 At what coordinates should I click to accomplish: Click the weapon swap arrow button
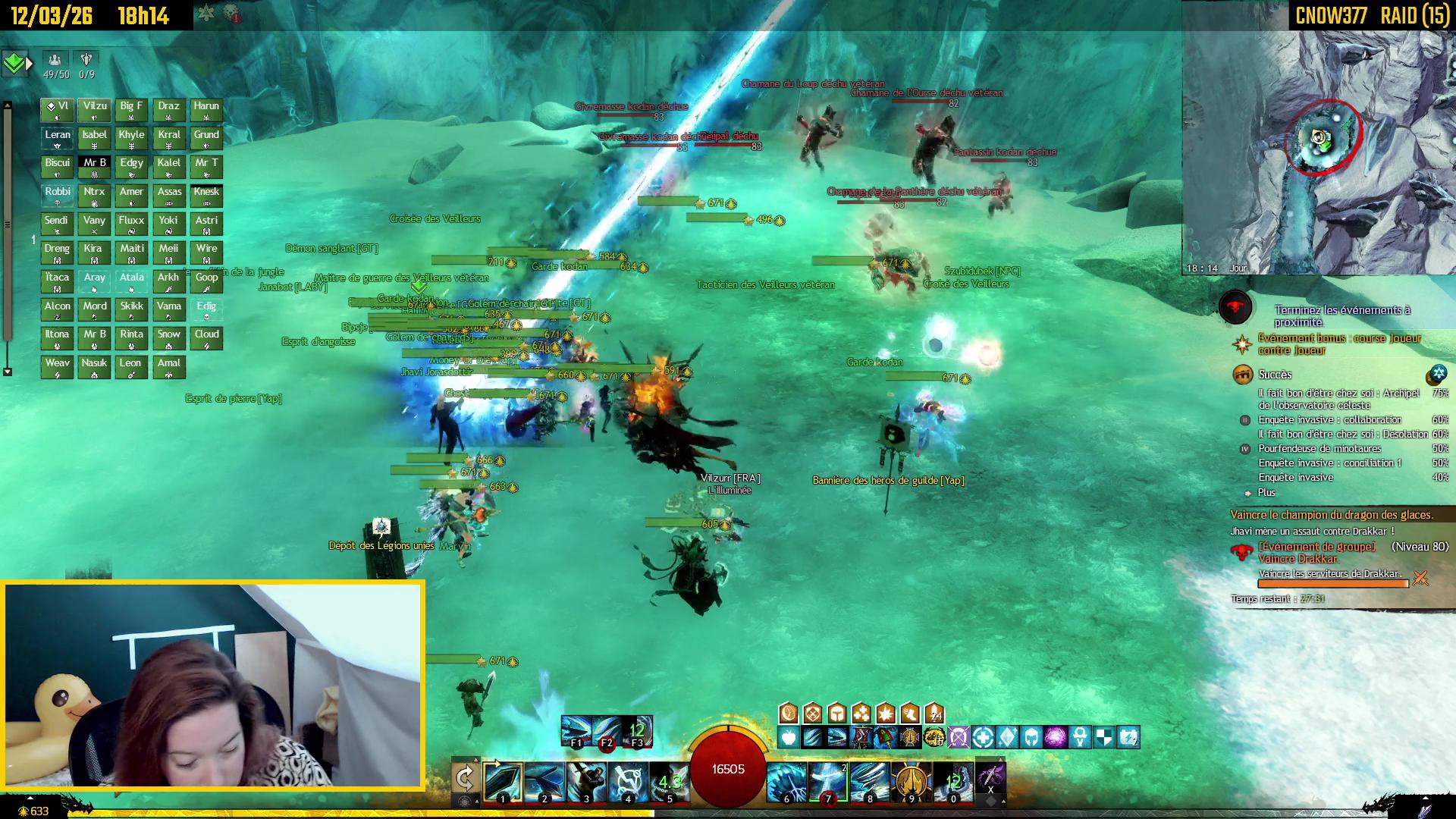(x=464, y=779)
